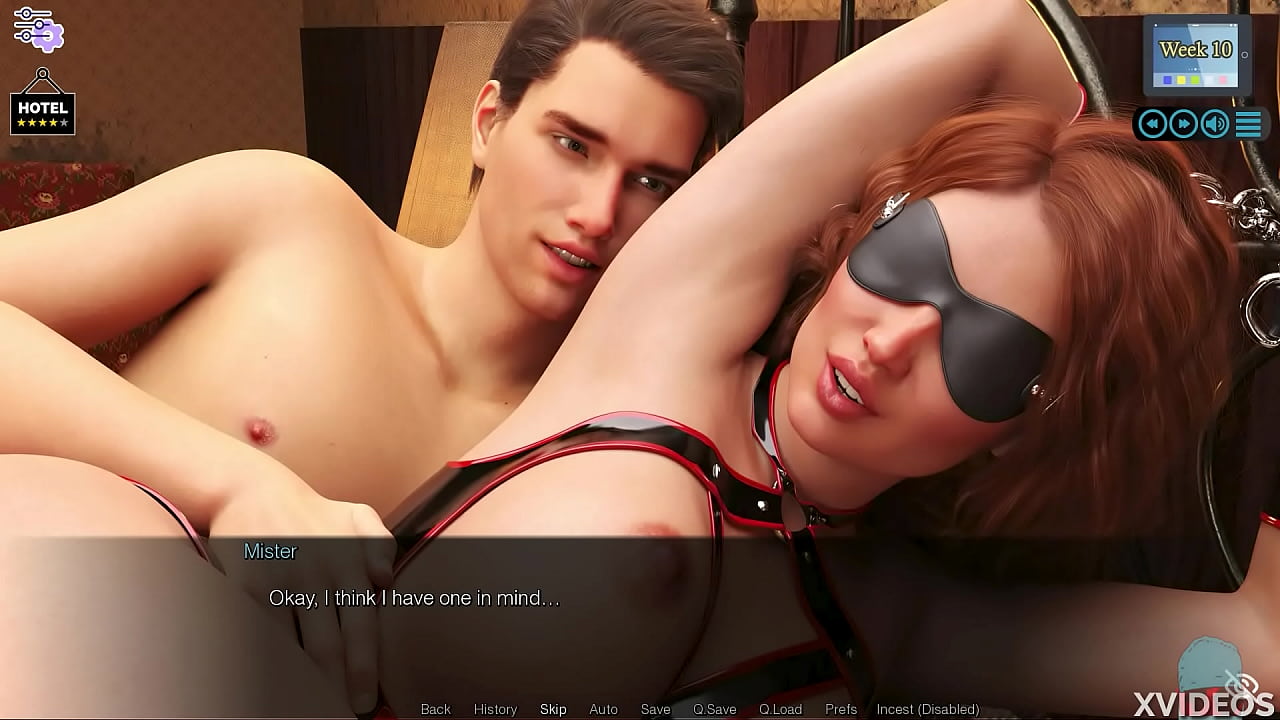
Task: Click the dialogue text to advance
Action: click(413, 598)
